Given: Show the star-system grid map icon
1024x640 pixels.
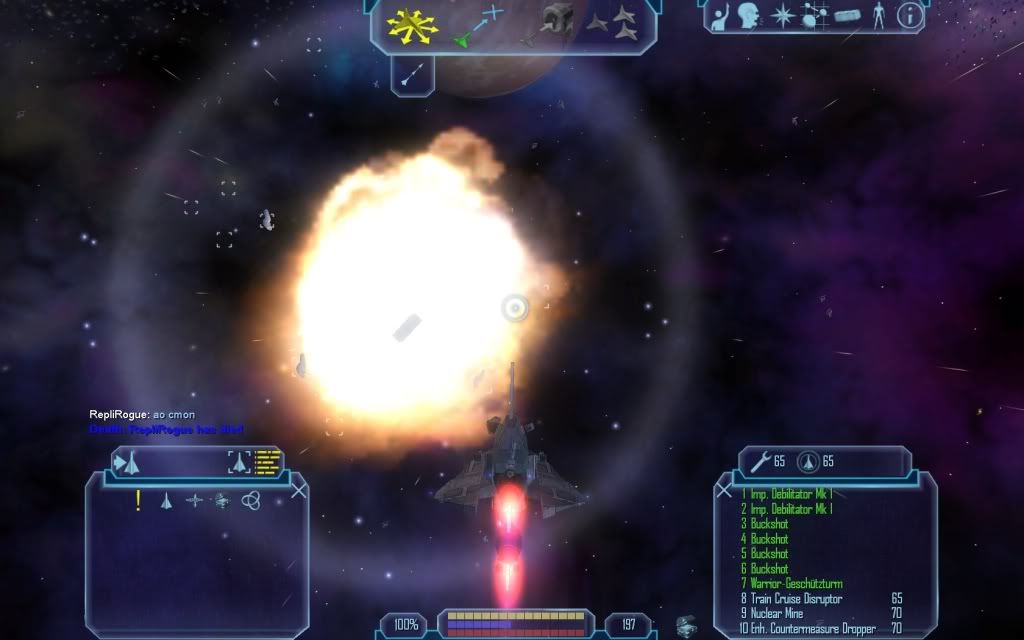Looking at the screenshot, I should click(x=813, y=15).
